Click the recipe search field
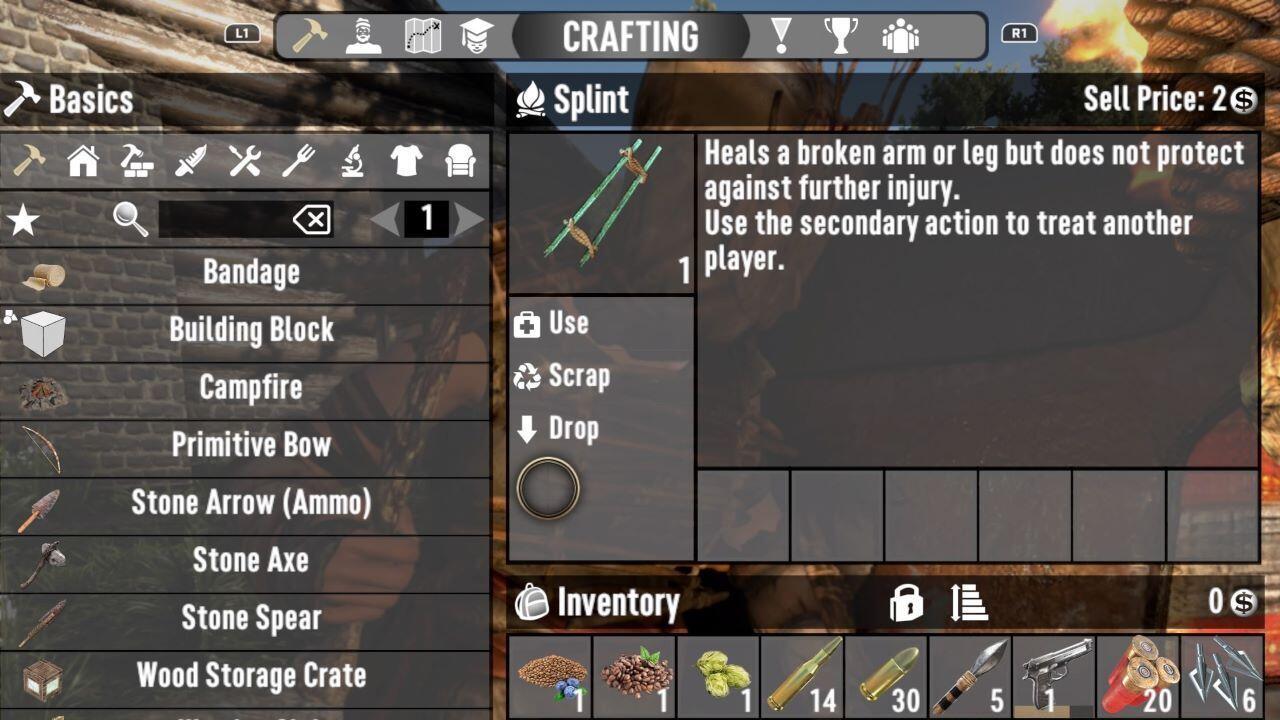This screenshot has width=1280, height=720. (225, 219)
